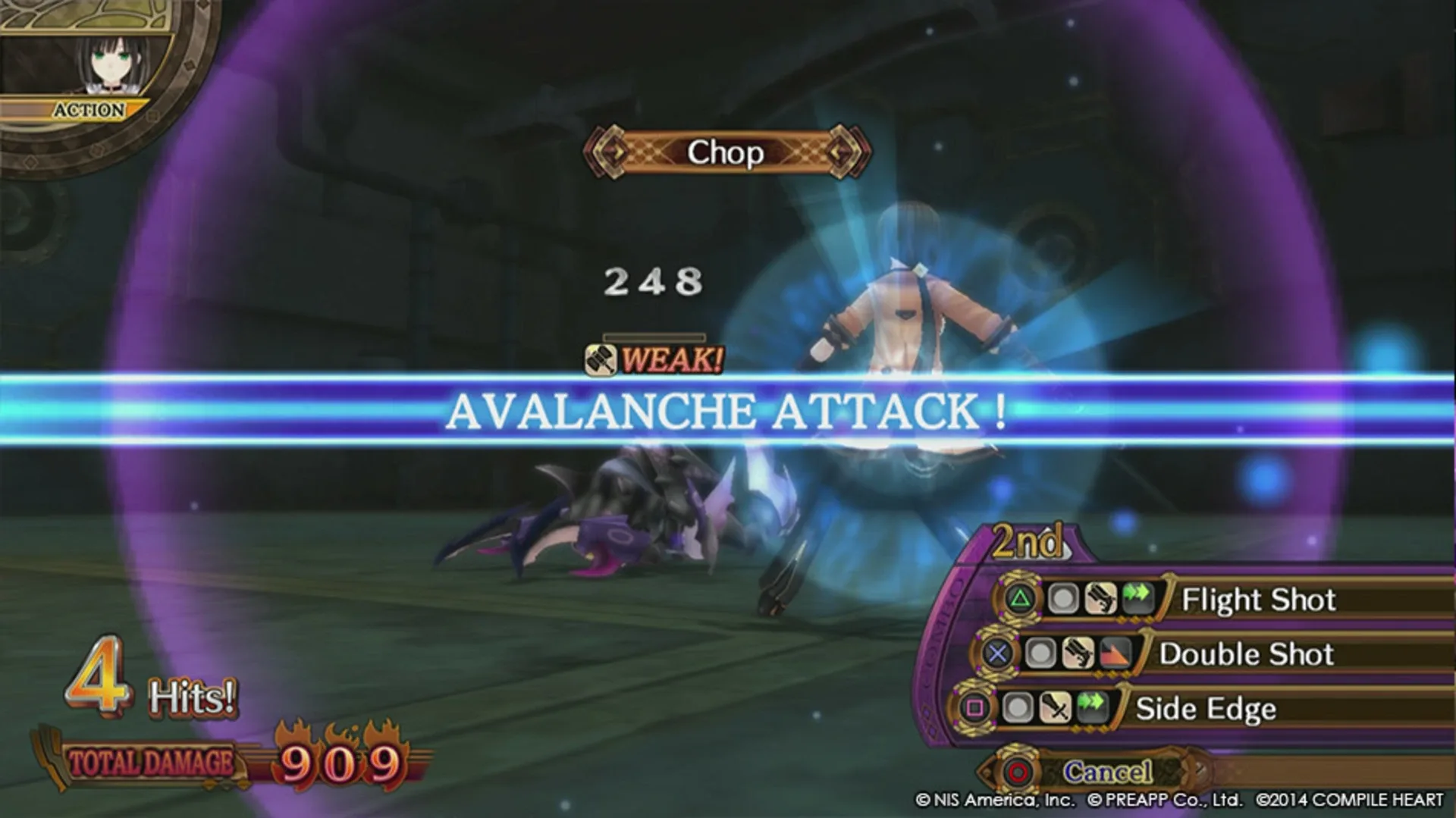Click the gun icon in the Double Shot combo row
This screenshot has width=1456, height=818.
(x=1077, y=654)
